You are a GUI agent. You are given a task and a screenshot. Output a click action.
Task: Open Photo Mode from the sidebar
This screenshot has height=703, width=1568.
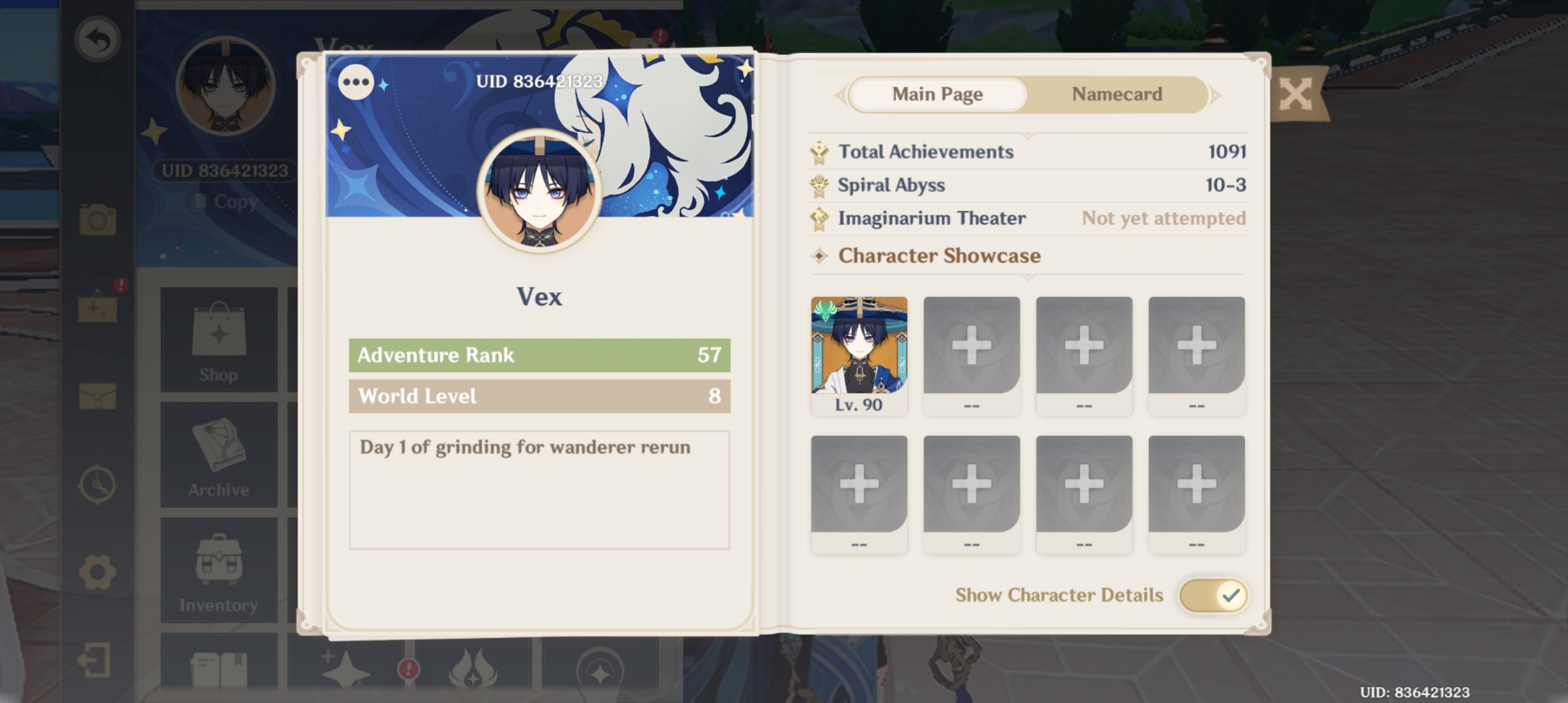click(96, 223)
